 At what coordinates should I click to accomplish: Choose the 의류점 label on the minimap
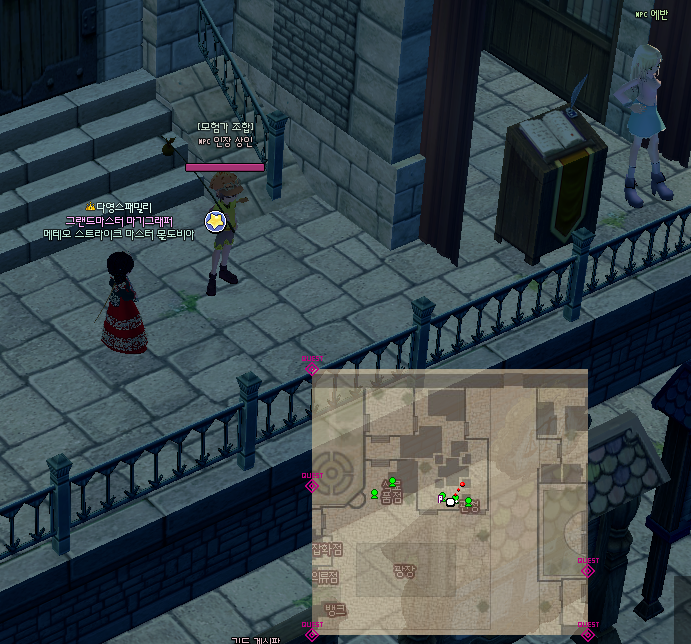click(x=325, y=577)
